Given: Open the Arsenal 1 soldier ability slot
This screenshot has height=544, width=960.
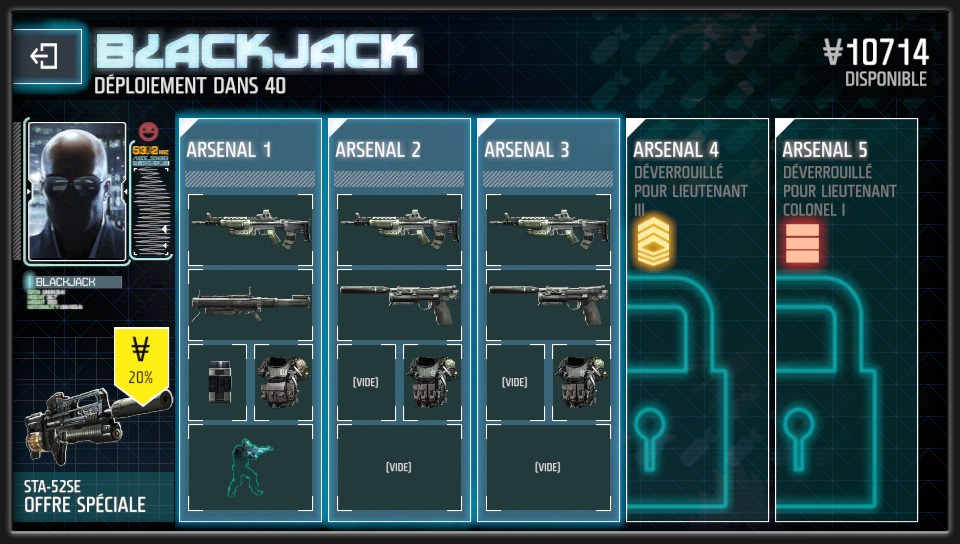Looking at the screenshot, I should coord(250,467).
